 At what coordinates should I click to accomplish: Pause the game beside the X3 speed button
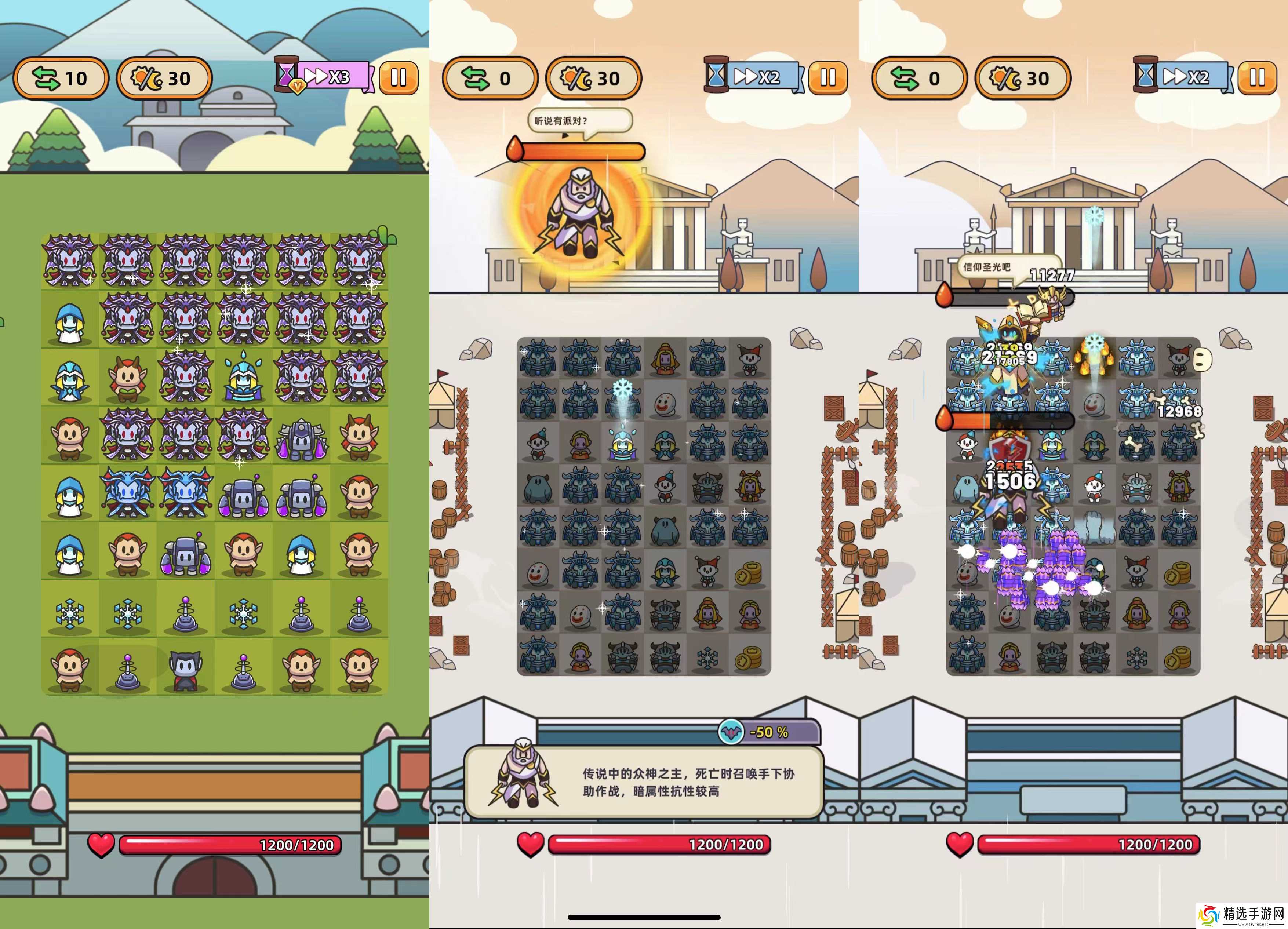[398, 78]
